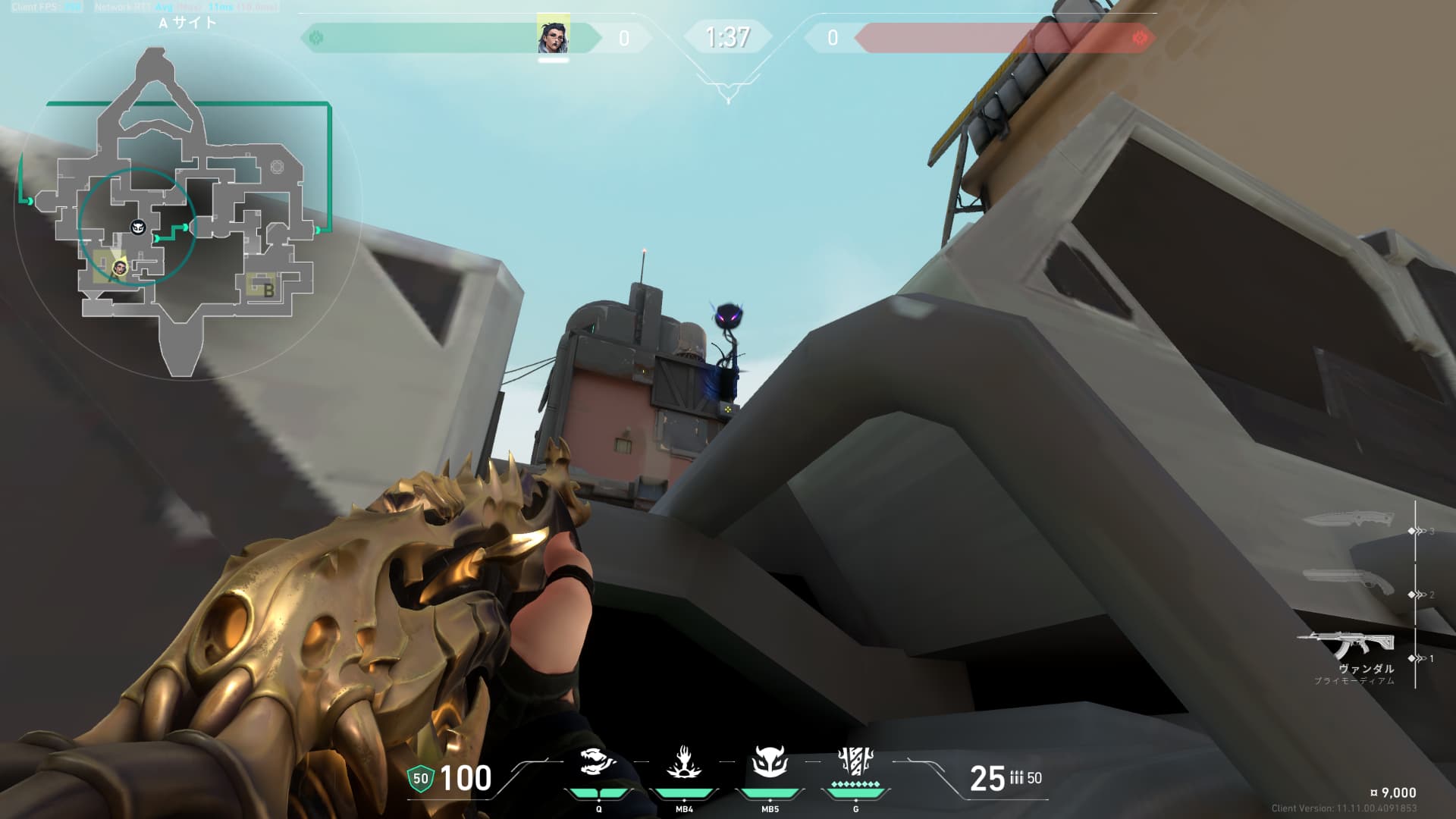
Task: Use the MB4 flame ability icon
Action: point(683,763)
